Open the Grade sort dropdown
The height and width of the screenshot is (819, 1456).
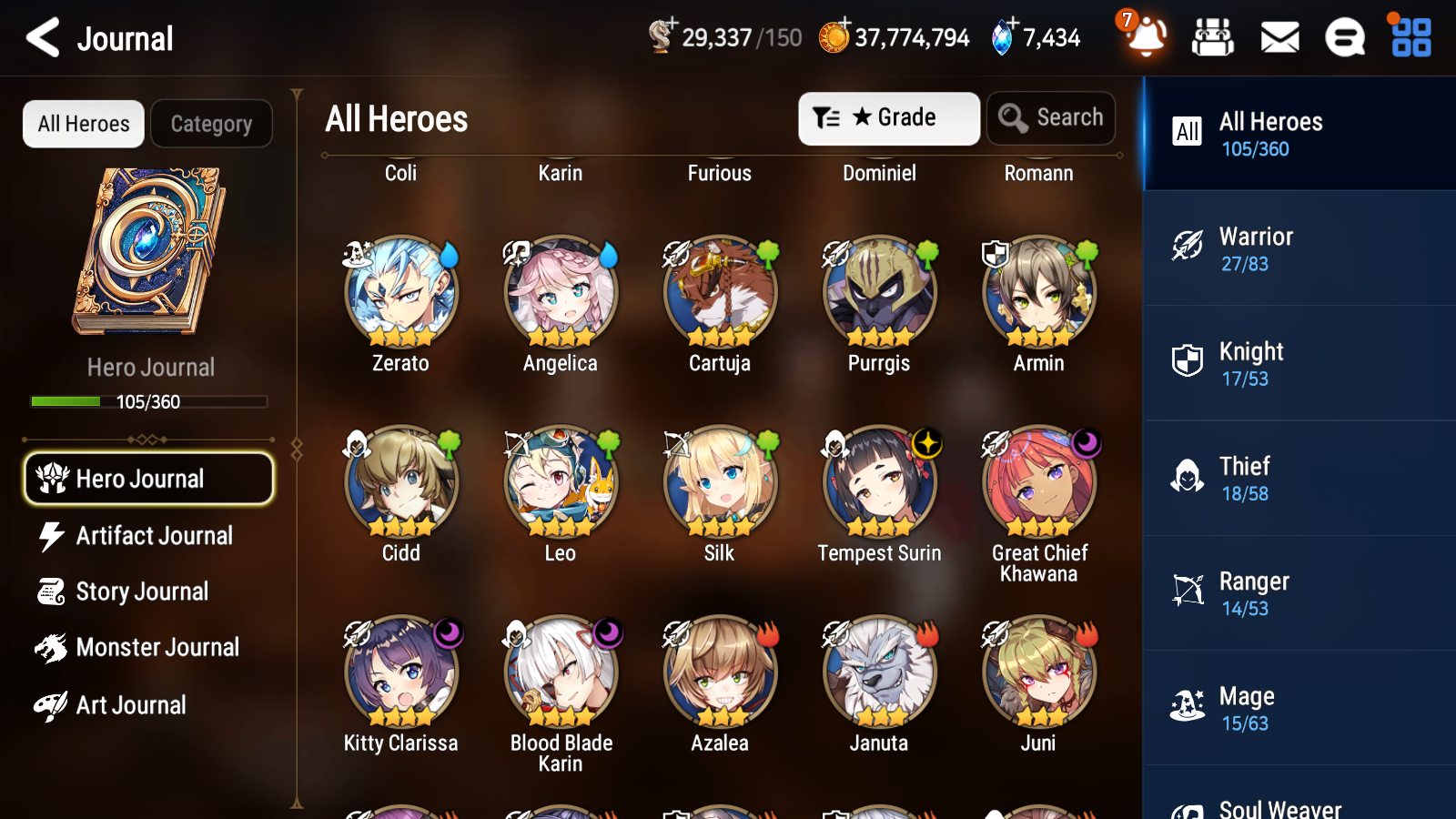click(x=888, y=117)
